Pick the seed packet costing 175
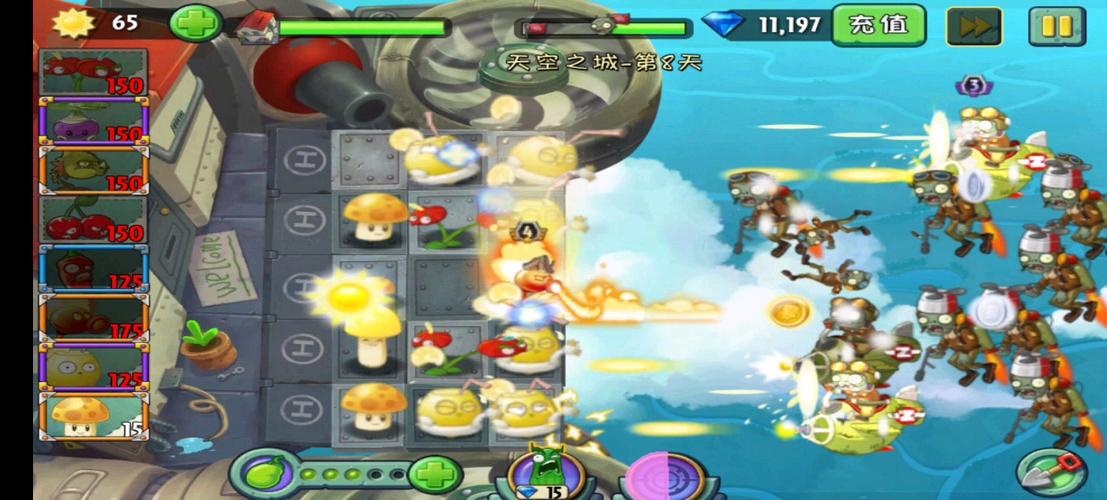 [x=93, y=317]
